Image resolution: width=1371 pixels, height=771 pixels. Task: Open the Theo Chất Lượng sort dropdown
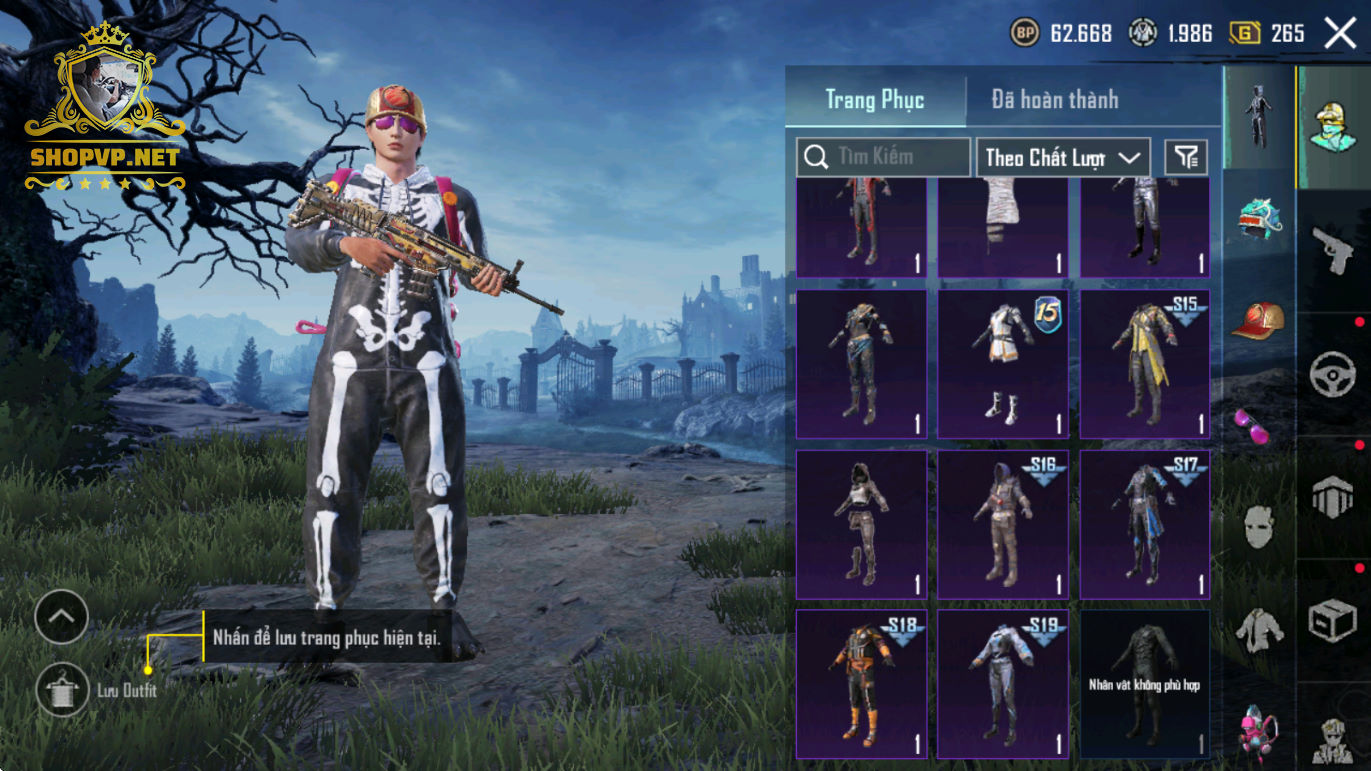click(x=1062, y=157)
